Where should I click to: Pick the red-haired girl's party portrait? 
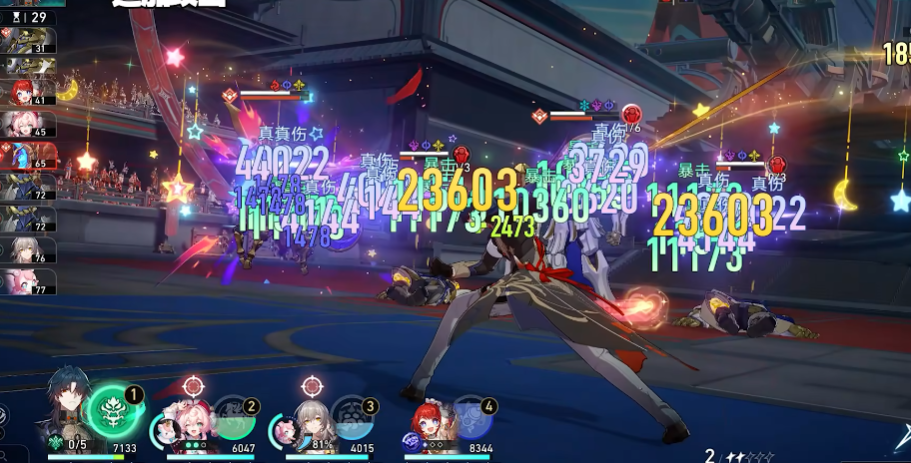click(431, 424)
